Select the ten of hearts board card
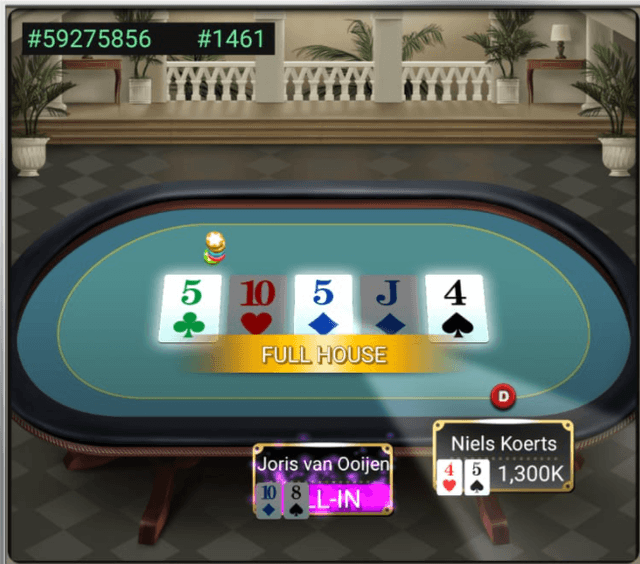 tap(258, 309)
